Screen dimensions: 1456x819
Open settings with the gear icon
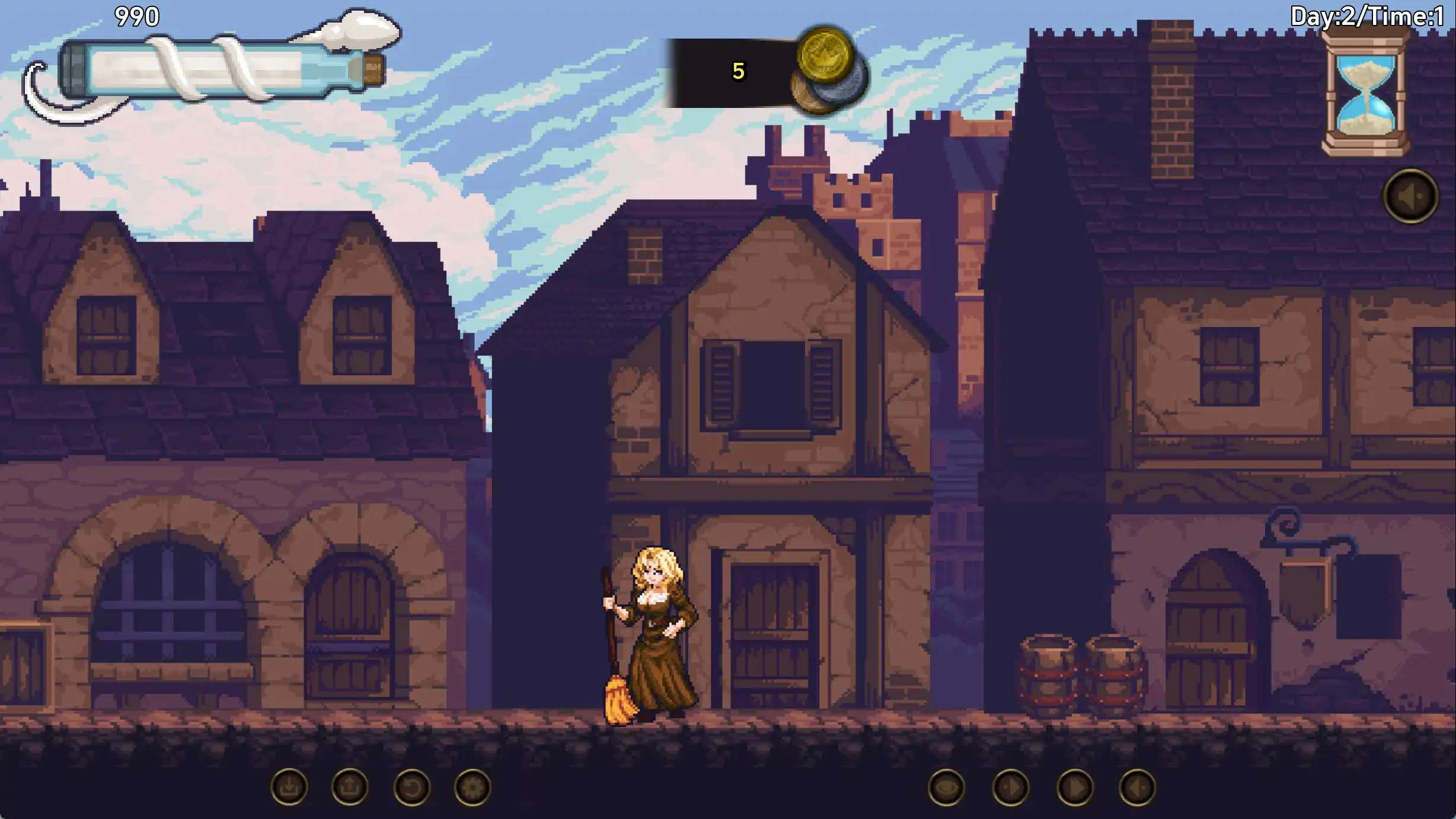pos(472,788)
